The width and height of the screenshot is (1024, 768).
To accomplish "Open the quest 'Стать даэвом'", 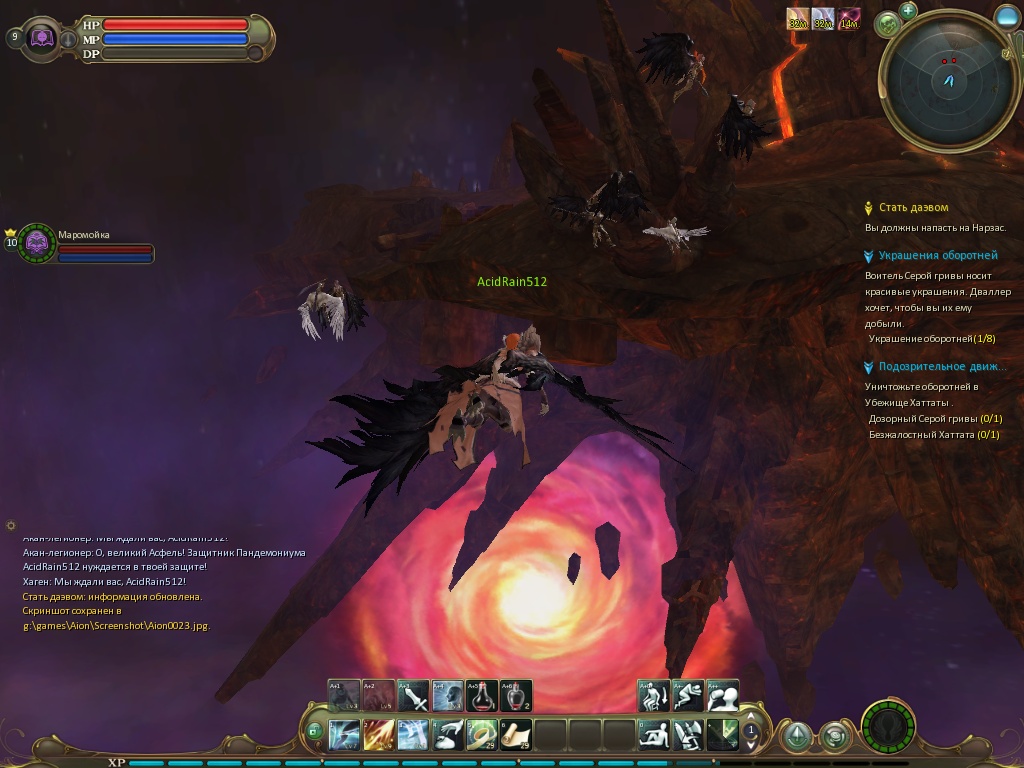I will click(x=913, y=208).
